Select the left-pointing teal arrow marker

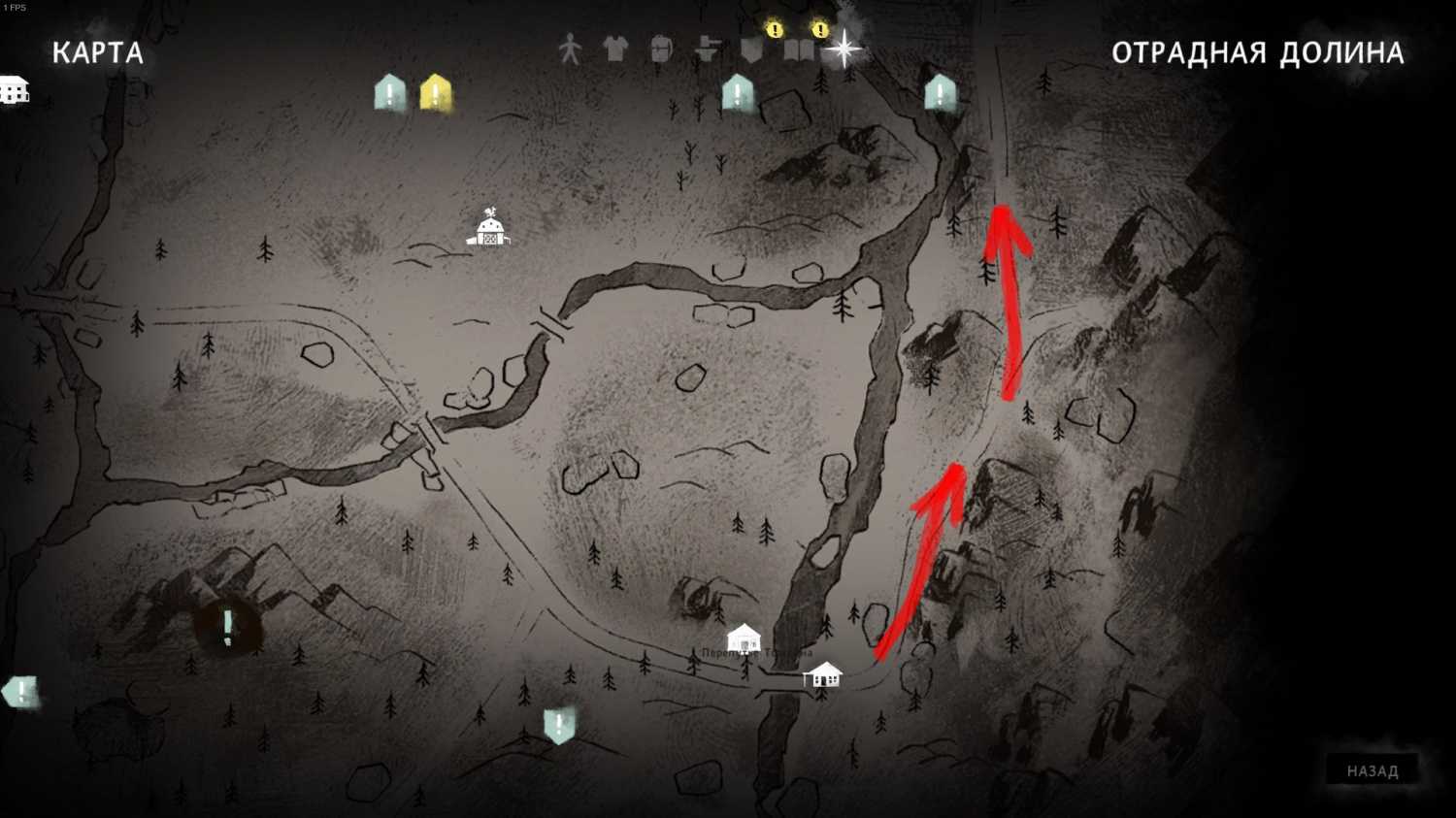coord(20,692)
